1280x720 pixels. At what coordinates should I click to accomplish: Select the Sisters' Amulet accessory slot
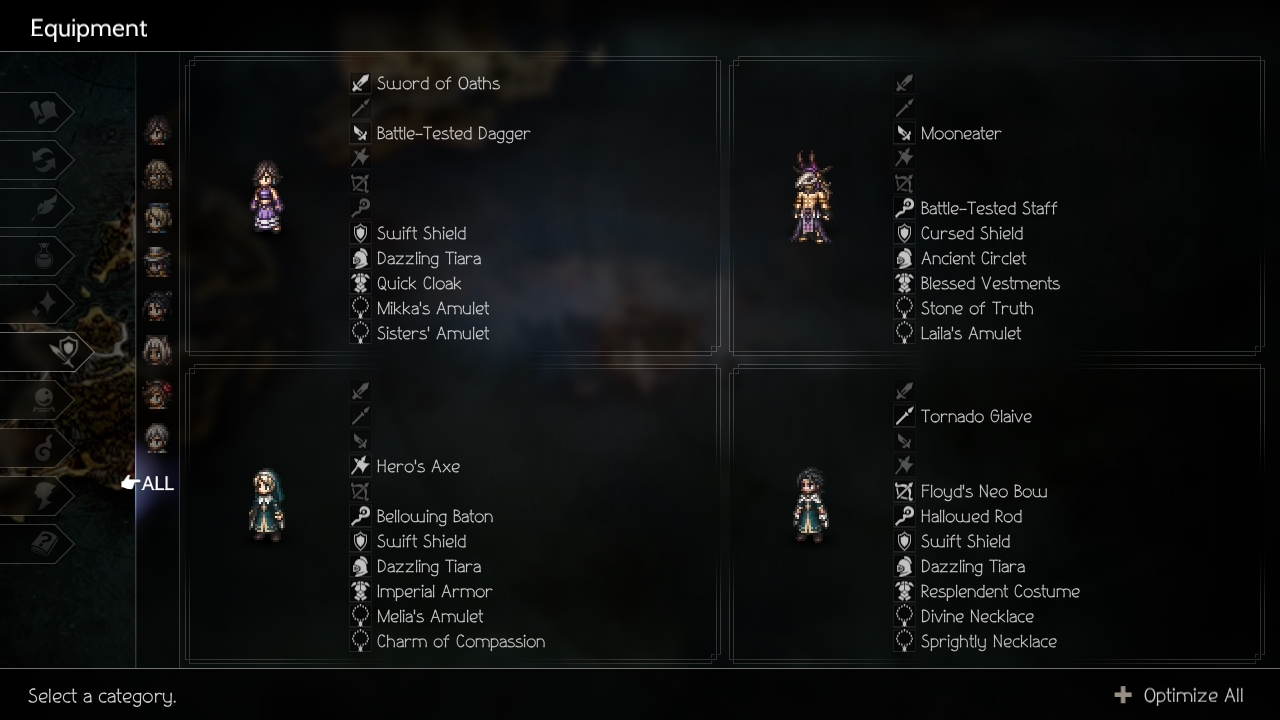pos(432,334)
